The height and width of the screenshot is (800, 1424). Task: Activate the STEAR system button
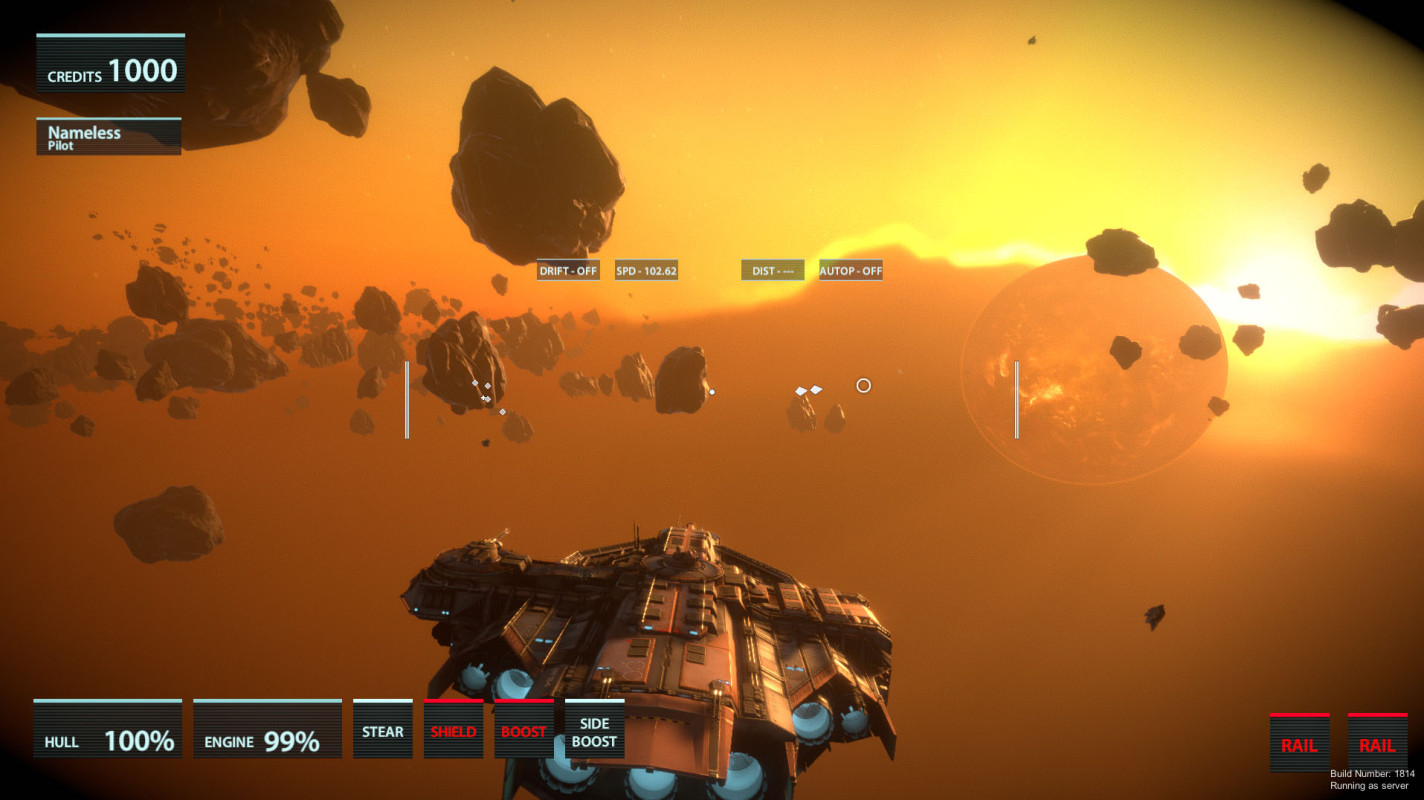[x=383, y=730]
